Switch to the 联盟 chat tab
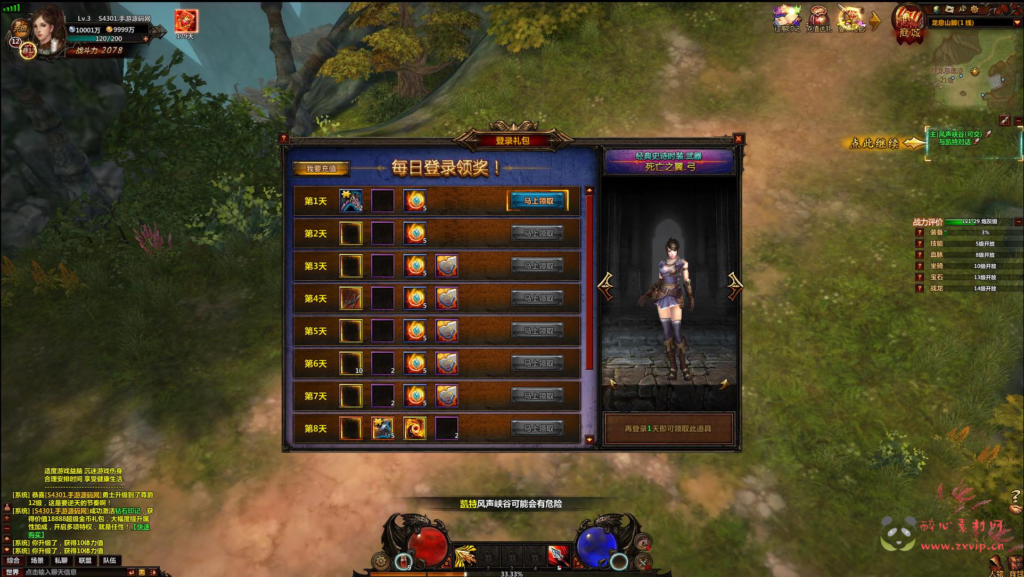Image resolution: width=1024 pixels, height=577 pixels. [x=86, y=561]
